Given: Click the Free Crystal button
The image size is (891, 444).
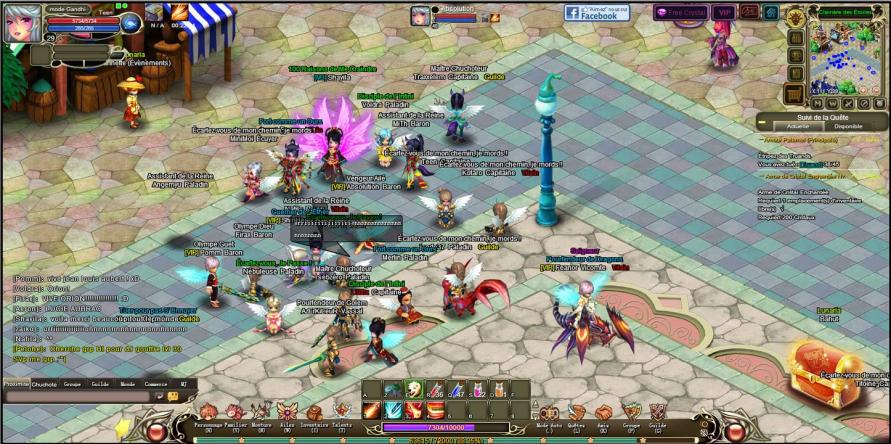Looking at the screenshot, I should [x=679, y=13].
